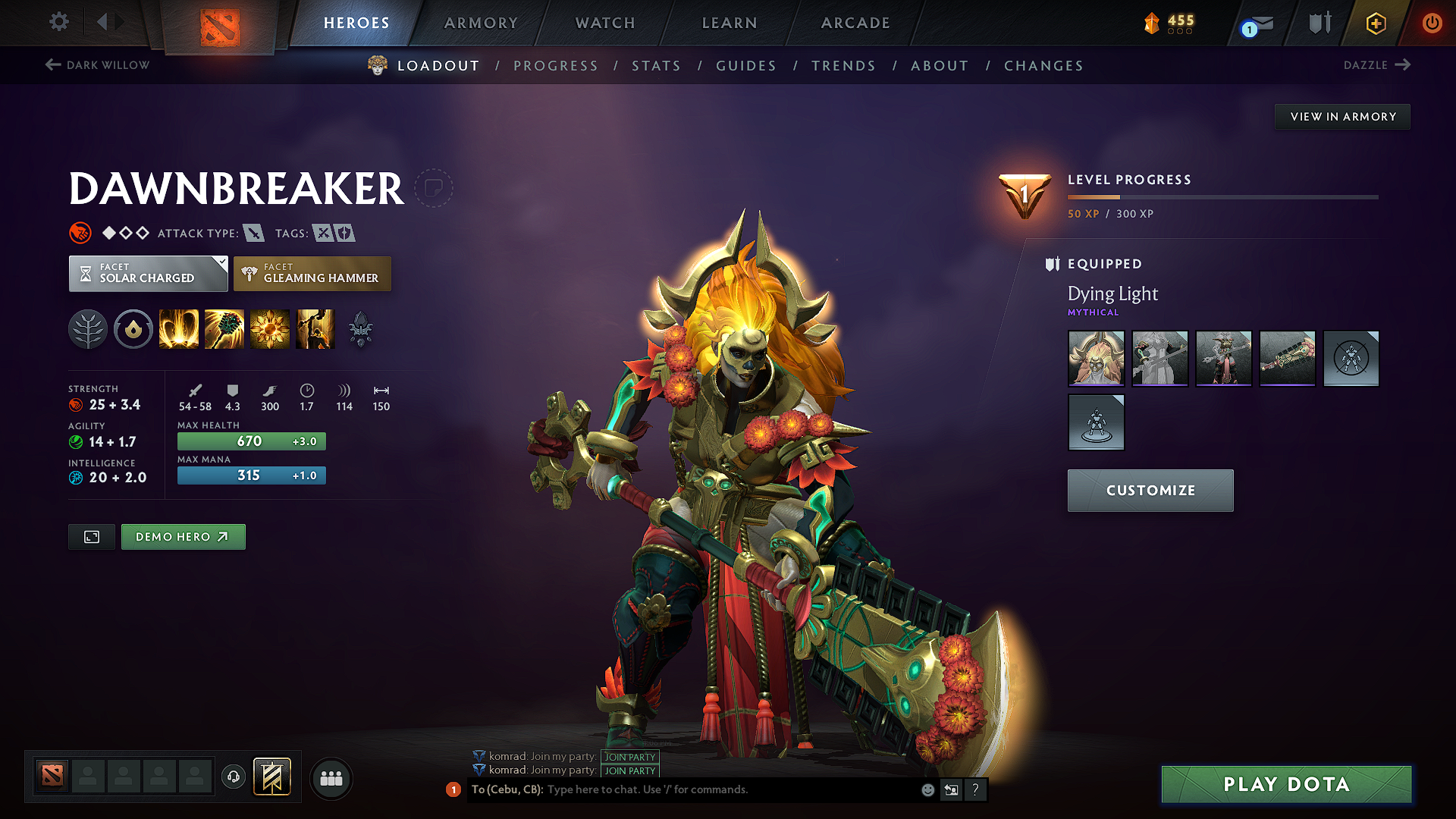View the Solar Guardian ultimate icon

click(315, 329)
